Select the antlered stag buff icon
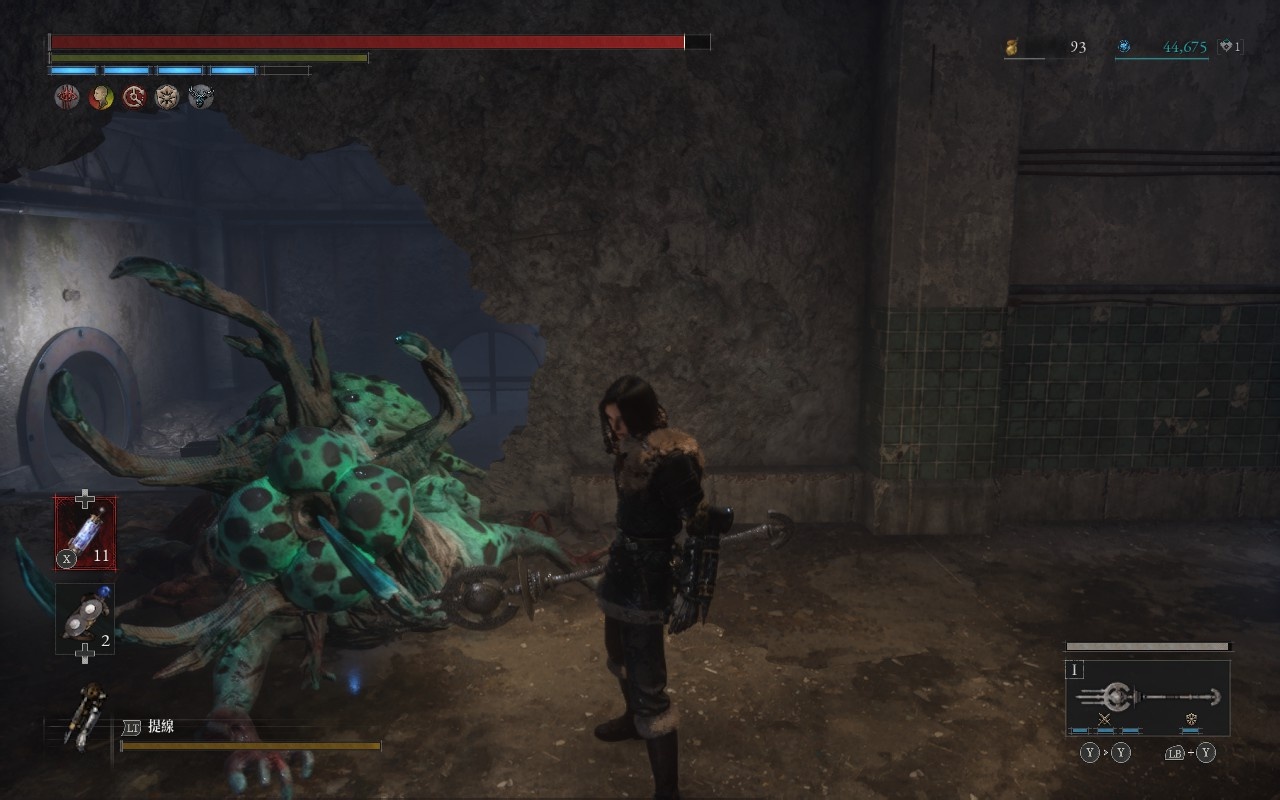The width and height of the screenshot is (1280, 800). [201, 97]
